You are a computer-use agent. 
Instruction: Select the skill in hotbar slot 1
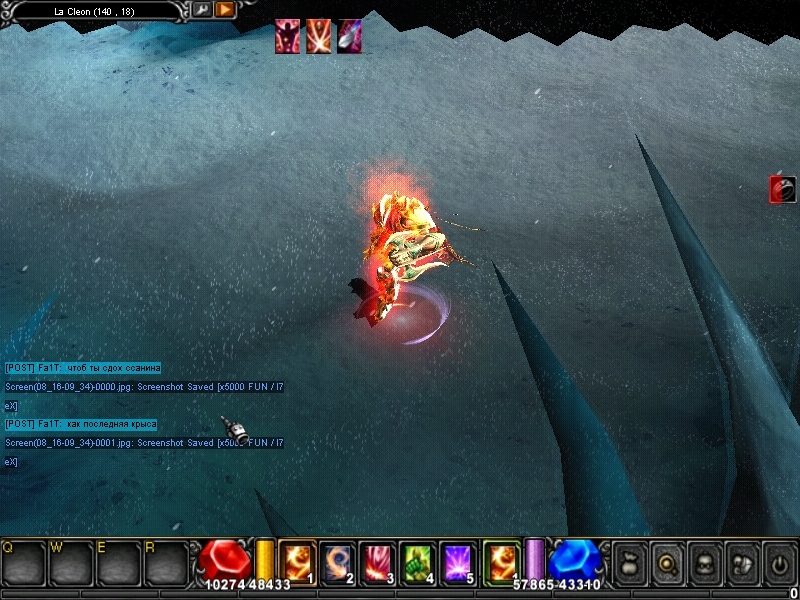297,562
